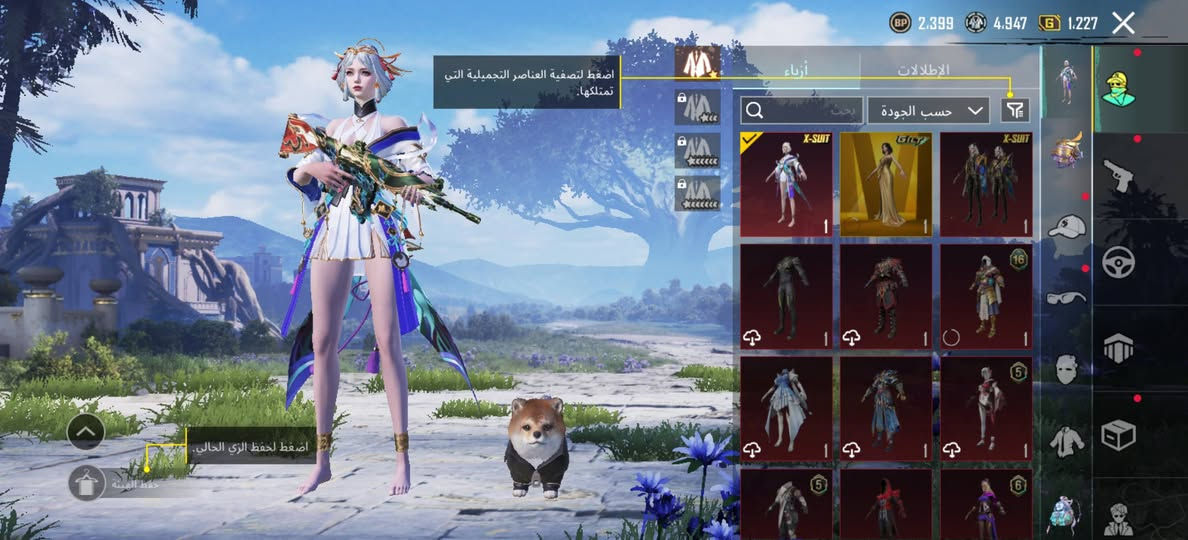1188x540 pixels.
Task: Open the crate box category
Action: click(x=1117, y=435)
